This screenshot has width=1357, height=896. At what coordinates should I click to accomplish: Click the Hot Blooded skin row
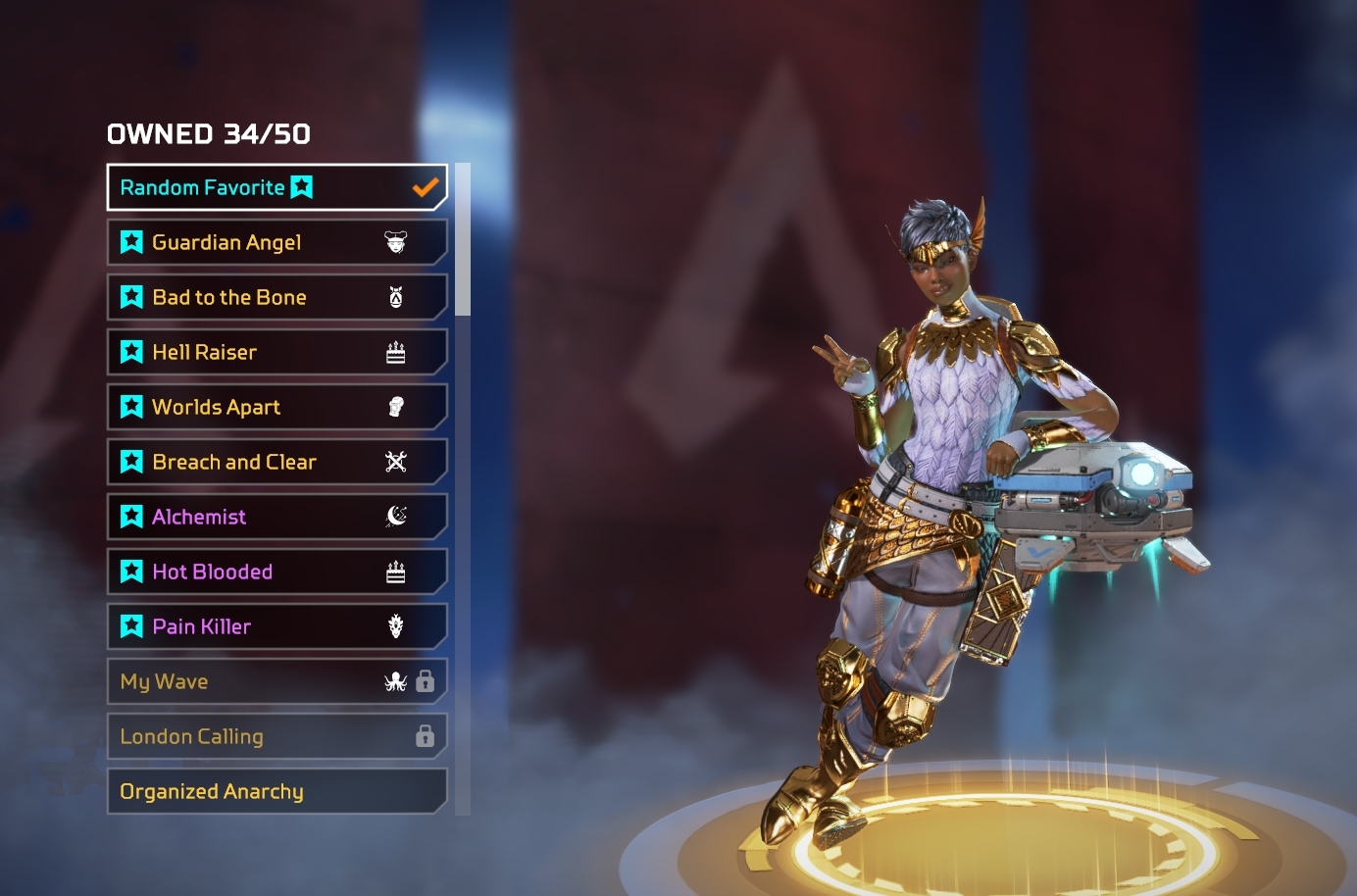275,572
